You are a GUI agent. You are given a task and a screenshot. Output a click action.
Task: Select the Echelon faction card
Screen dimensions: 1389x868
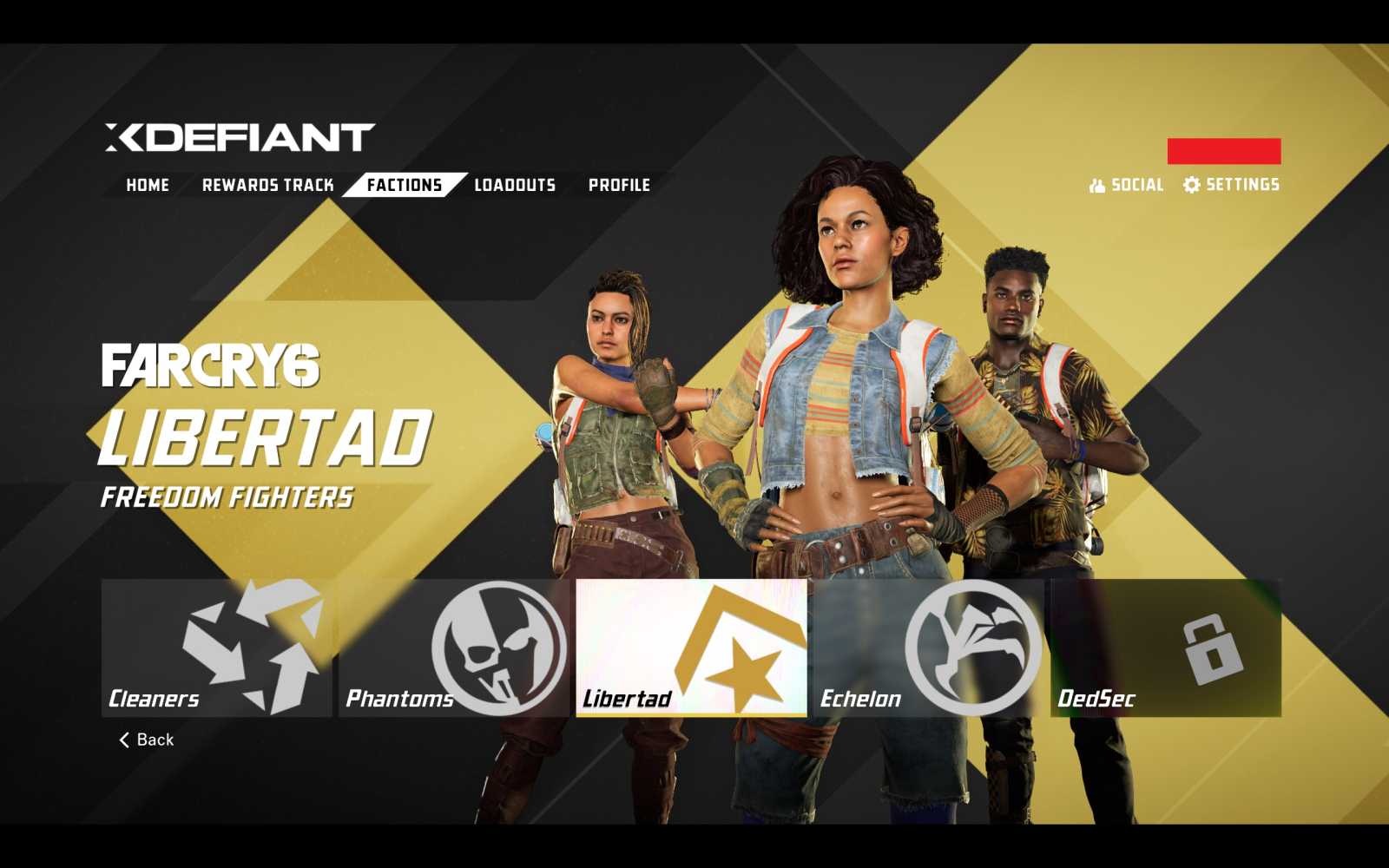click(x=929, y=649)
